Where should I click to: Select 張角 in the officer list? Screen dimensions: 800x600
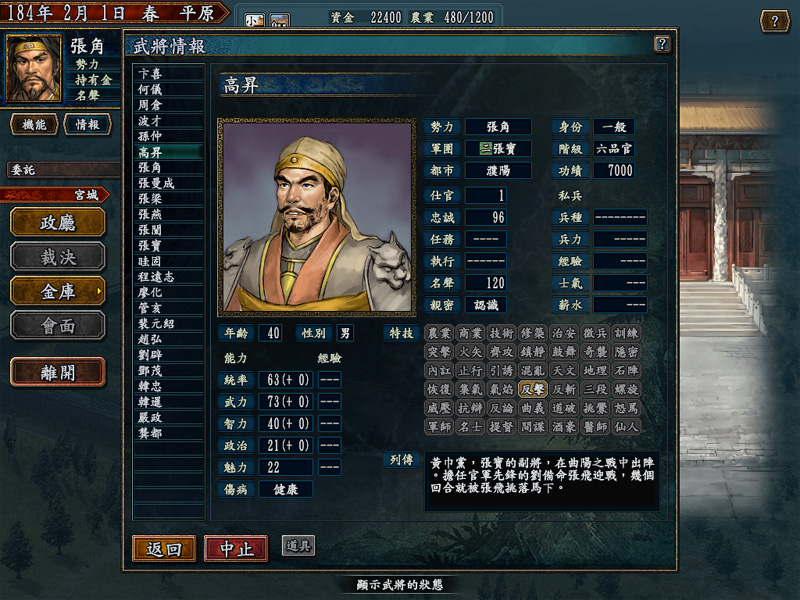[151, 168]
